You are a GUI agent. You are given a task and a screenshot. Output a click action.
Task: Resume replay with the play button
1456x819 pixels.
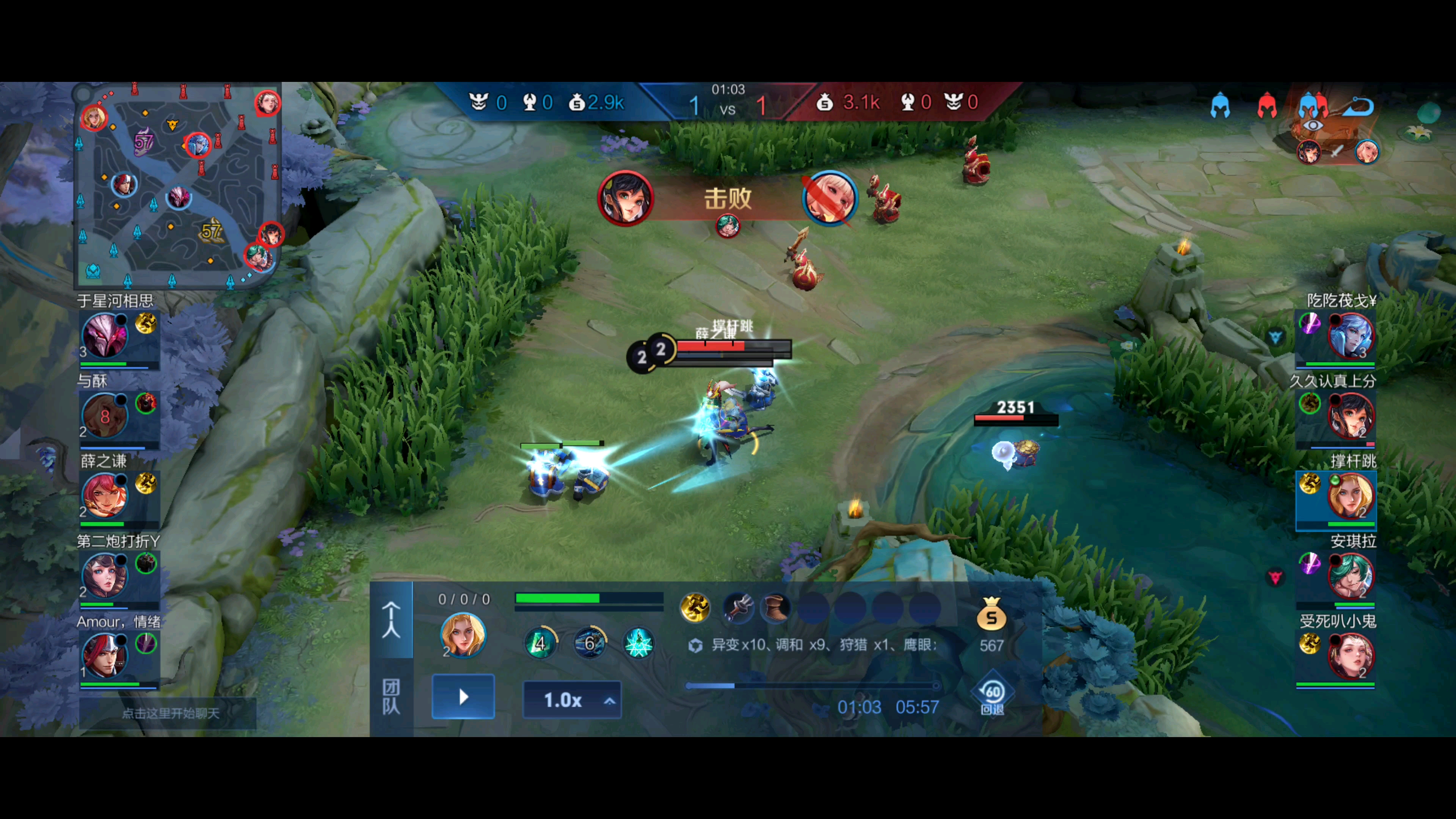pyautogui.click(x=463, y=697)
